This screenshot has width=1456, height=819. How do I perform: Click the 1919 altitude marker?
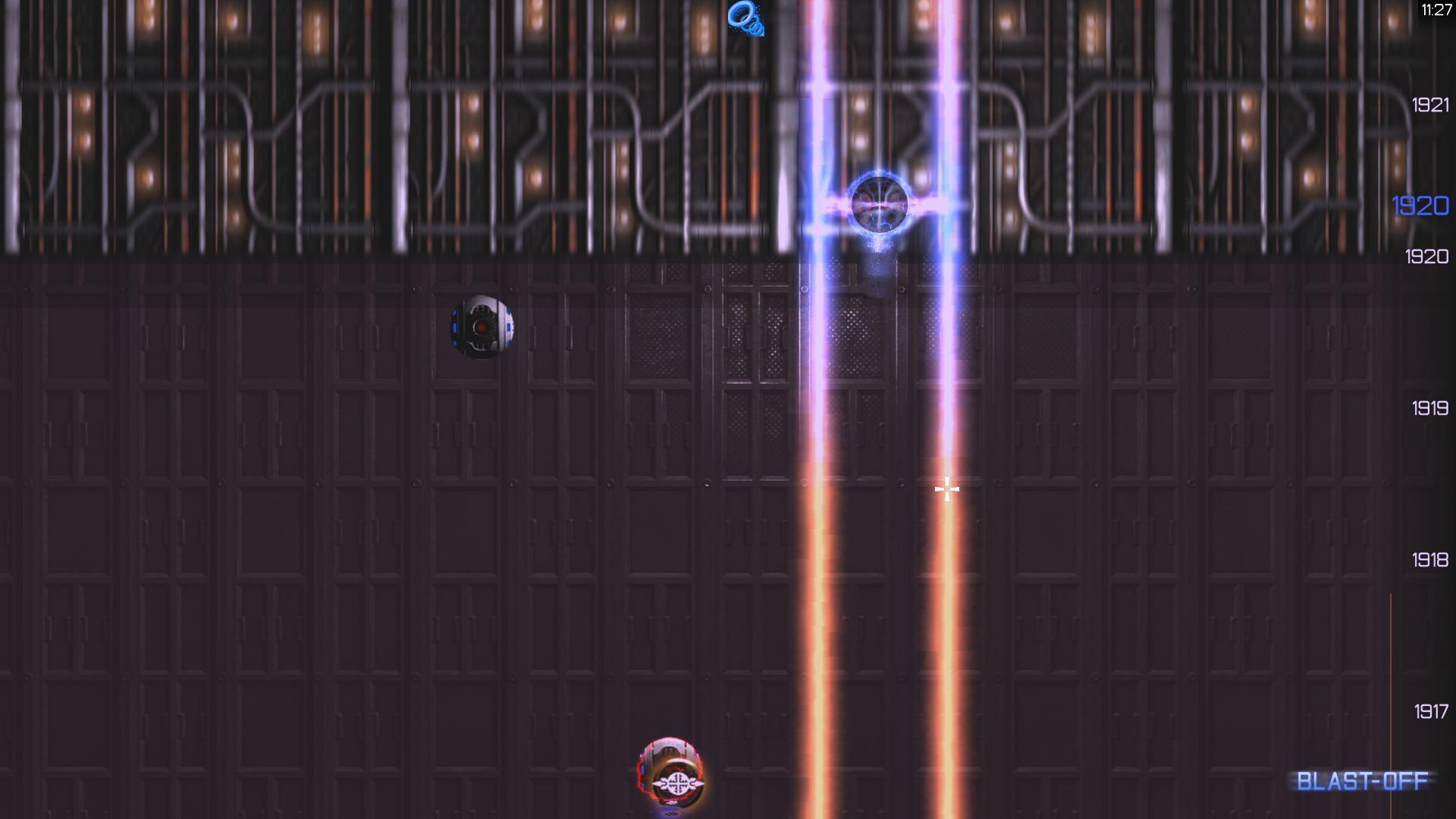click(x=1429, y=408)
